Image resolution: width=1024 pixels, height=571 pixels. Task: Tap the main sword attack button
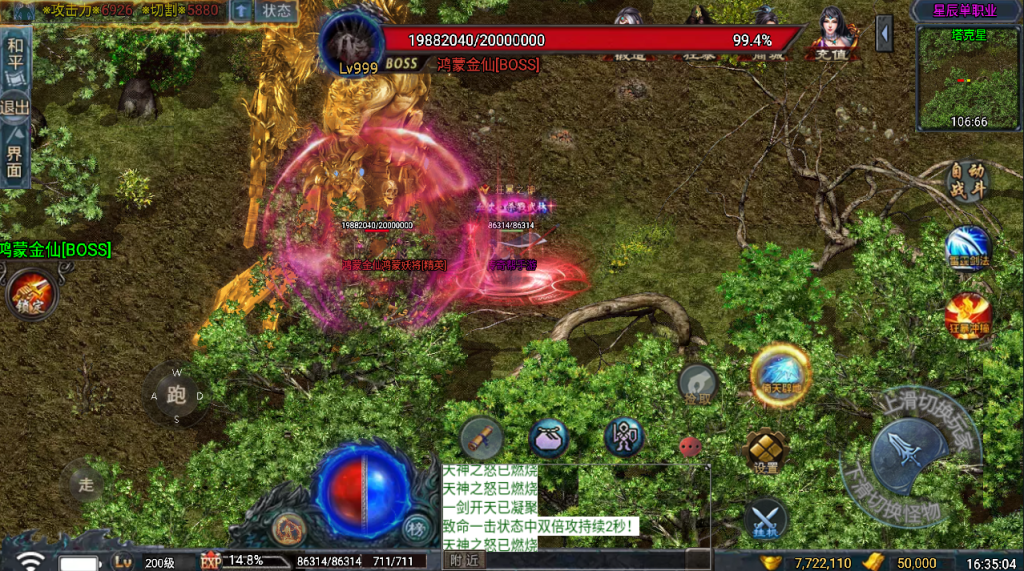[x=911, y=455]
